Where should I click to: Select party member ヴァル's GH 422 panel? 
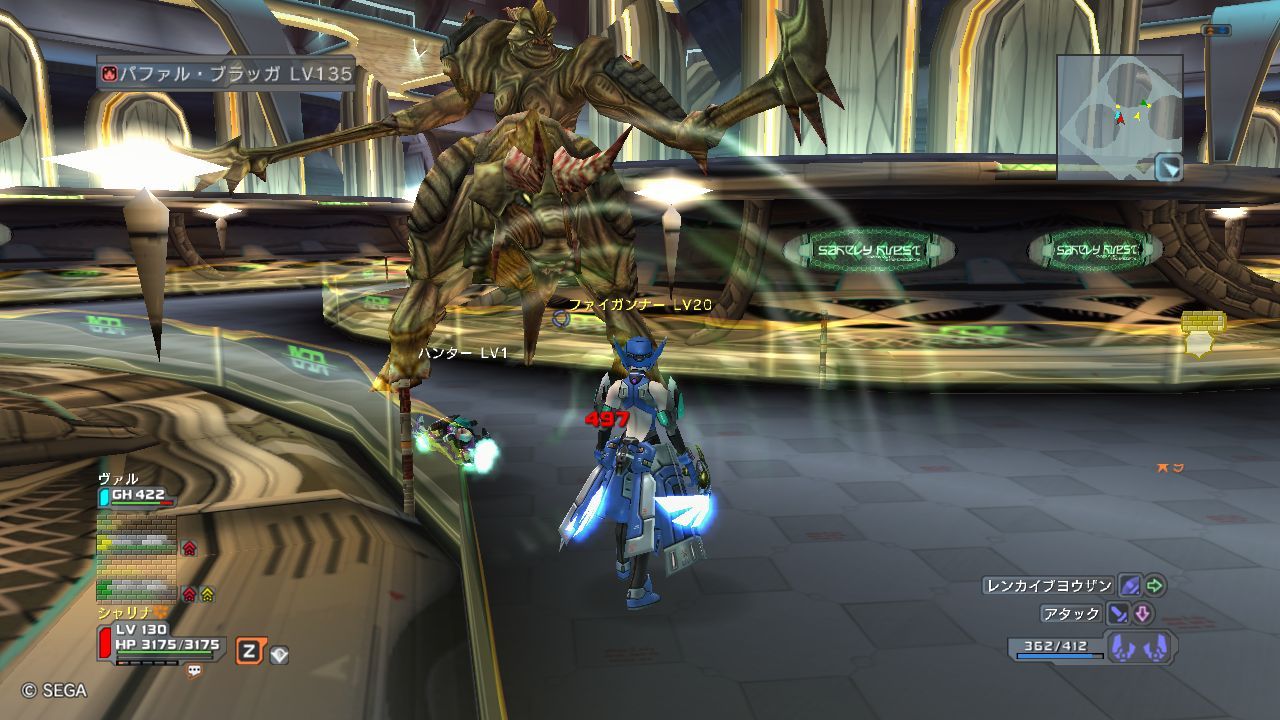(x=137, y=494)
